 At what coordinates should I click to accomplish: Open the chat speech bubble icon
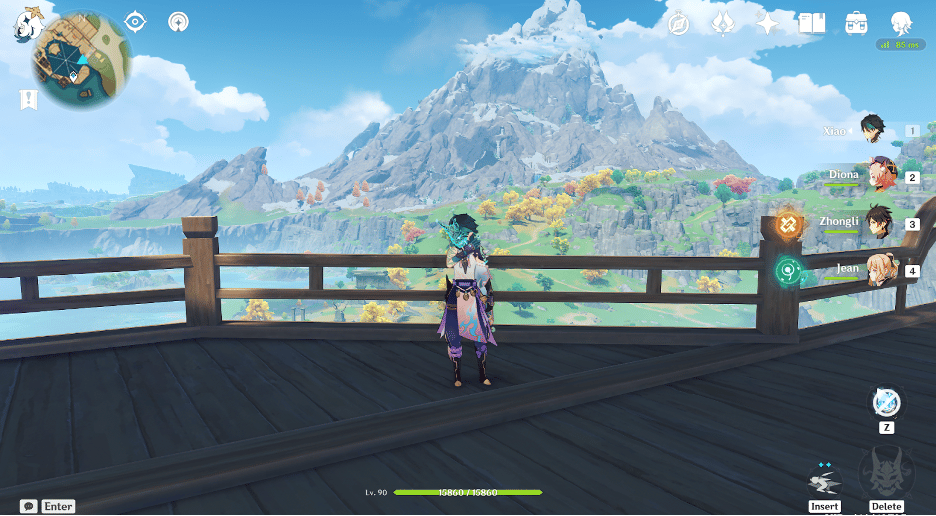(x=28, y=506)
